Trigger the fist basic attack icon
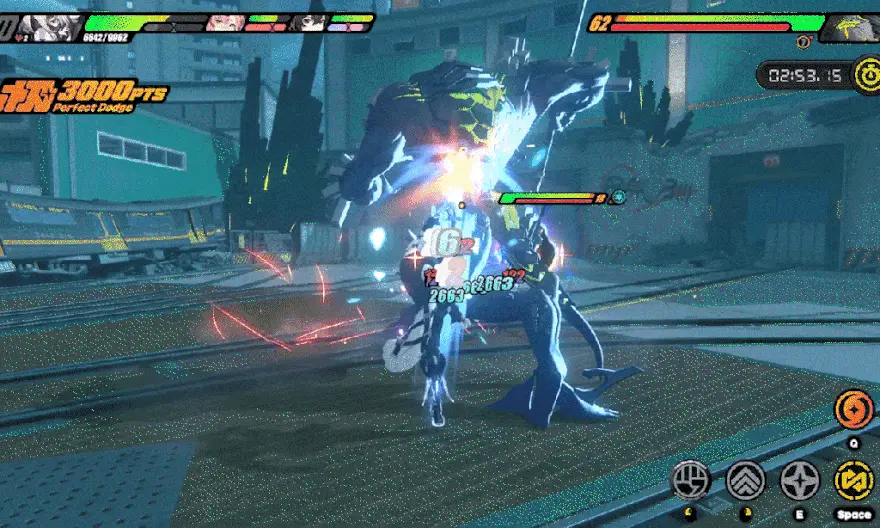Viewport: 880px width, 528px height. point(691,480)
